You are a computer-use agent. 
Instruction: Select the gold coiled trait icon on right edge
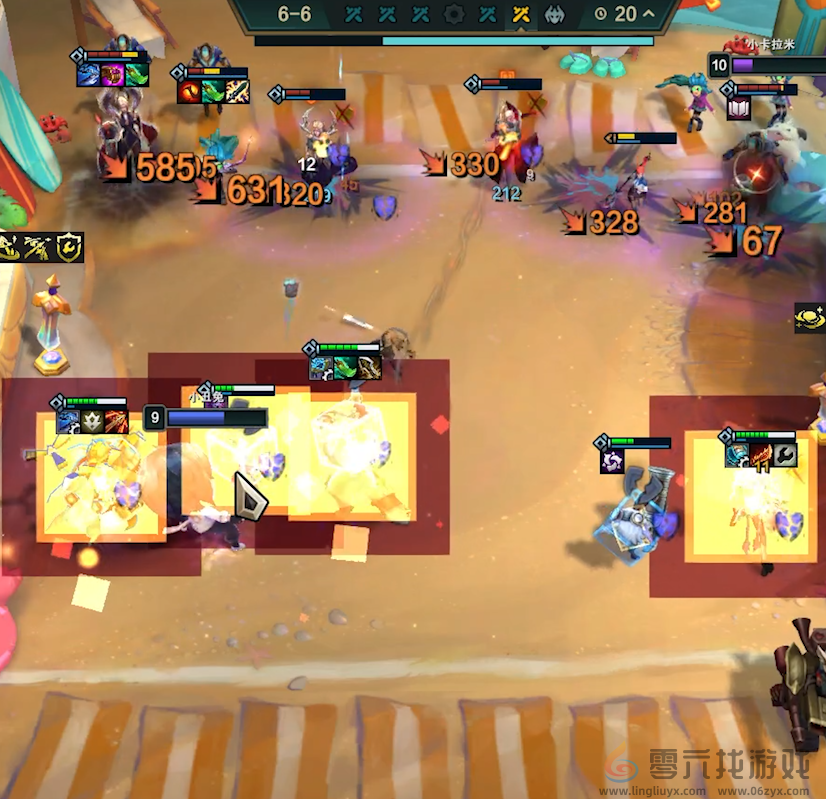pos(810,318)
